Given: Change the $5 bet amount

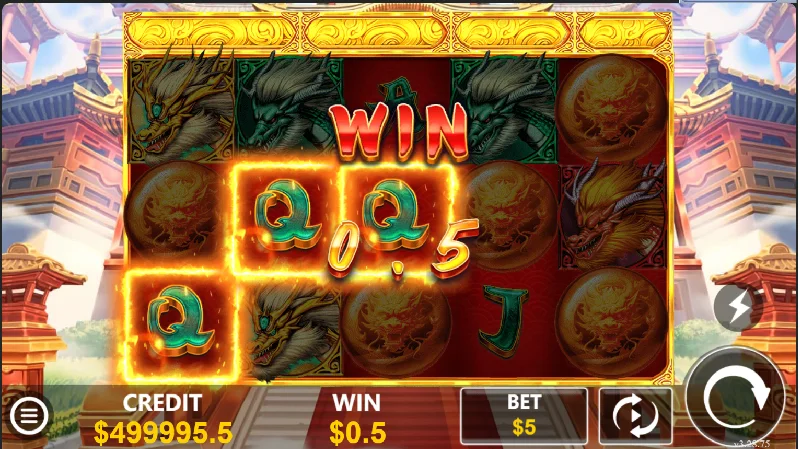Looking at the screenshot, I should click(x=523, y=415).
